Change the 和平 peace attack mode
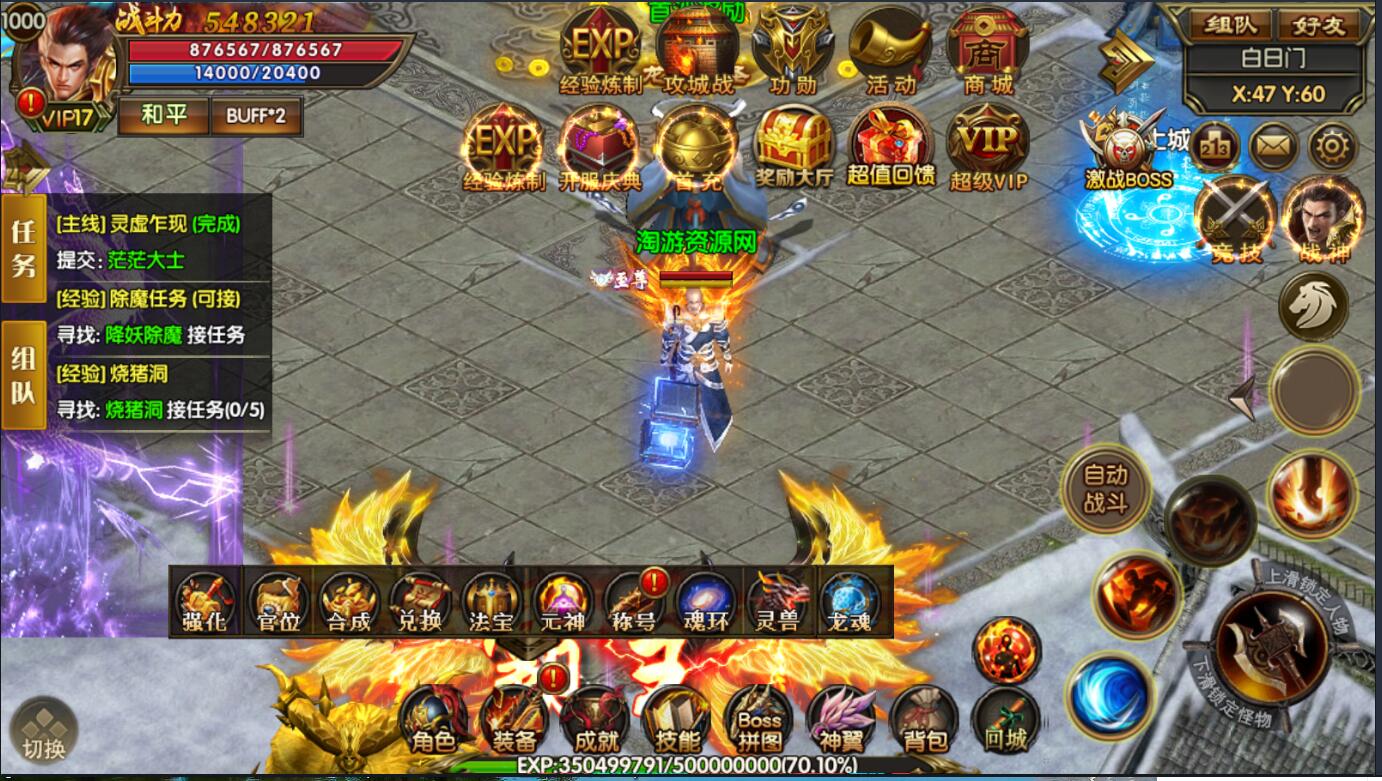The image size is (1382, 781). click(163, 115)
